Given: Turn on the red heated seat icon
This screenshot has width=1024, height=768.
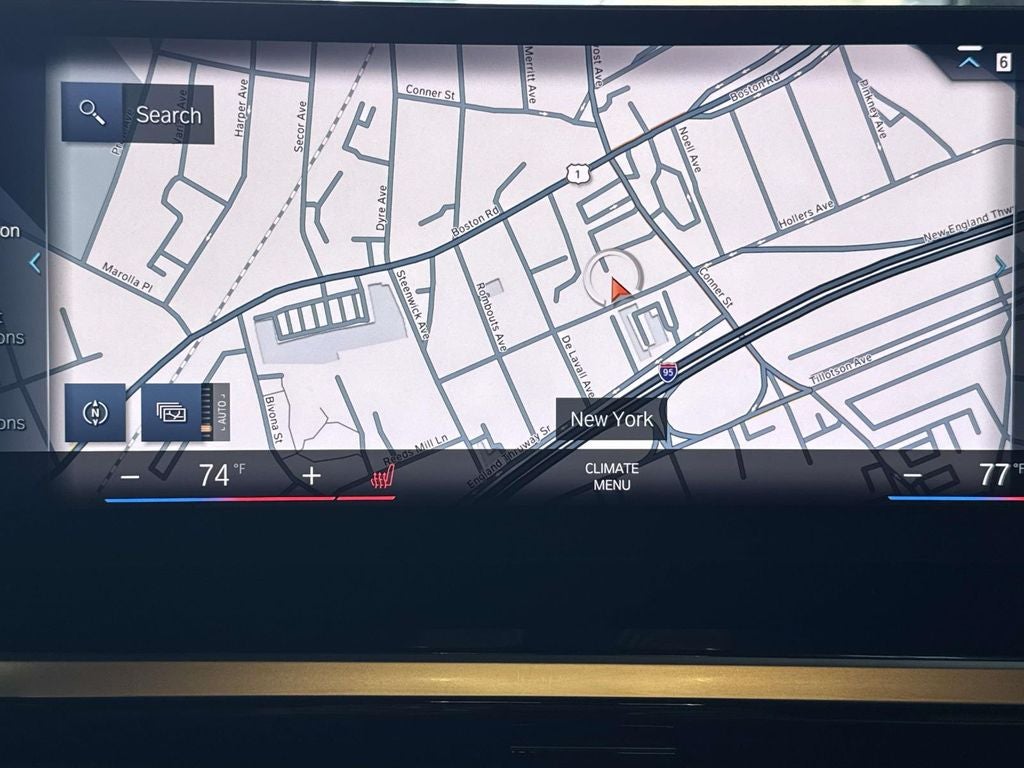Looking at the screenshot, I should 381,478.
